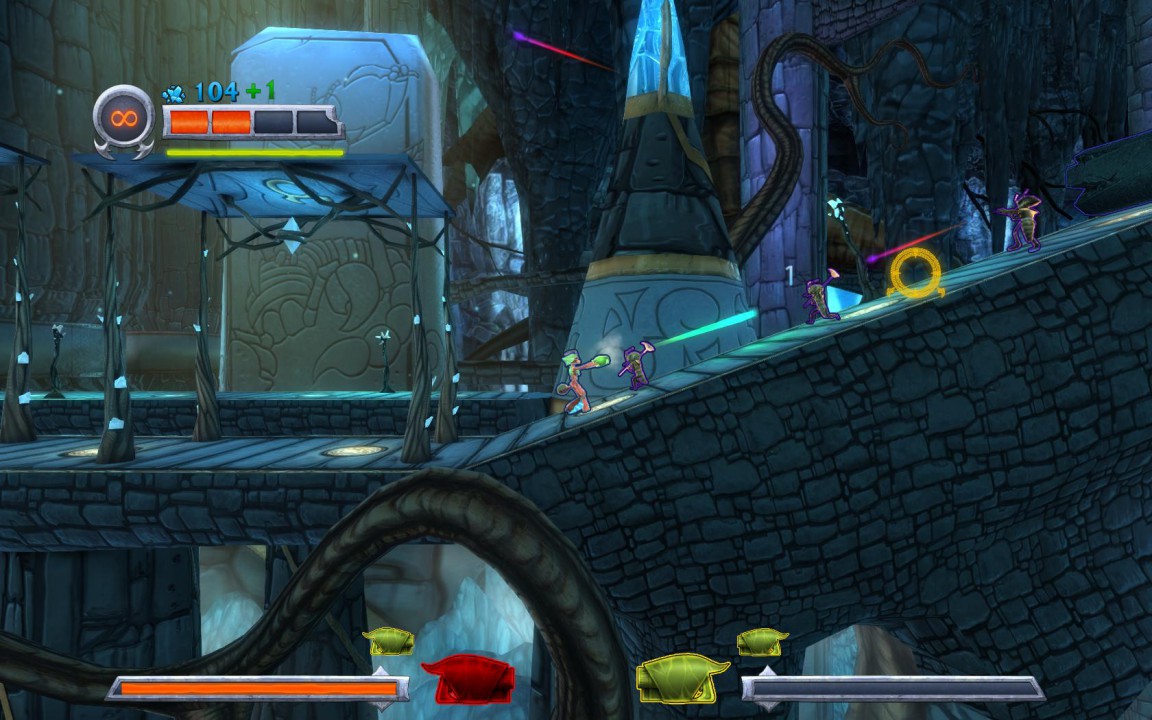This screenshot has height=720, width=1152.
Task: Select the large green helmet team icon
Action: click(x=683, y=678)
